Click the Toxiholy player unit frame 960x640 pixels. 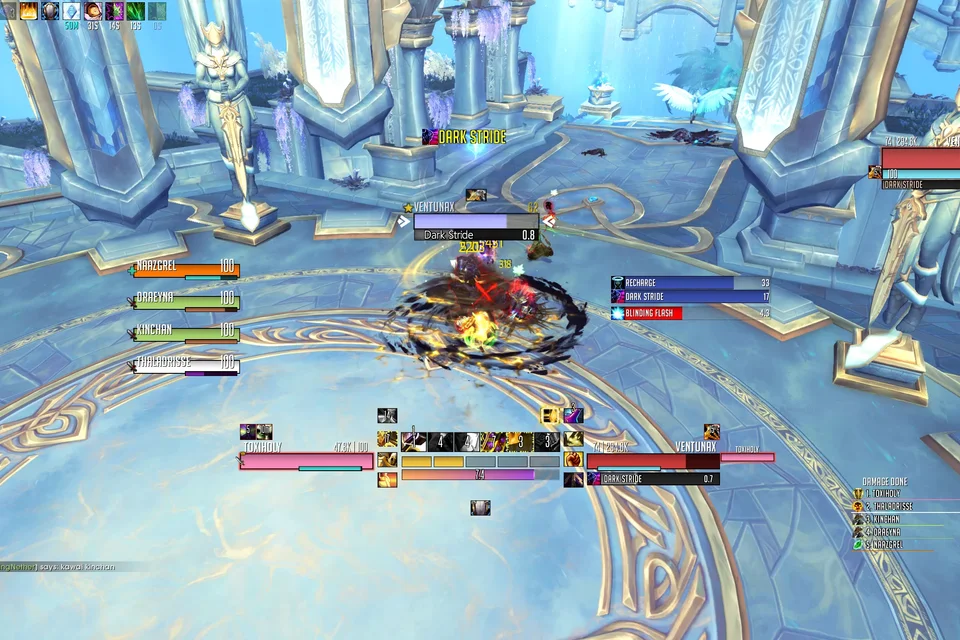point(306,461)
